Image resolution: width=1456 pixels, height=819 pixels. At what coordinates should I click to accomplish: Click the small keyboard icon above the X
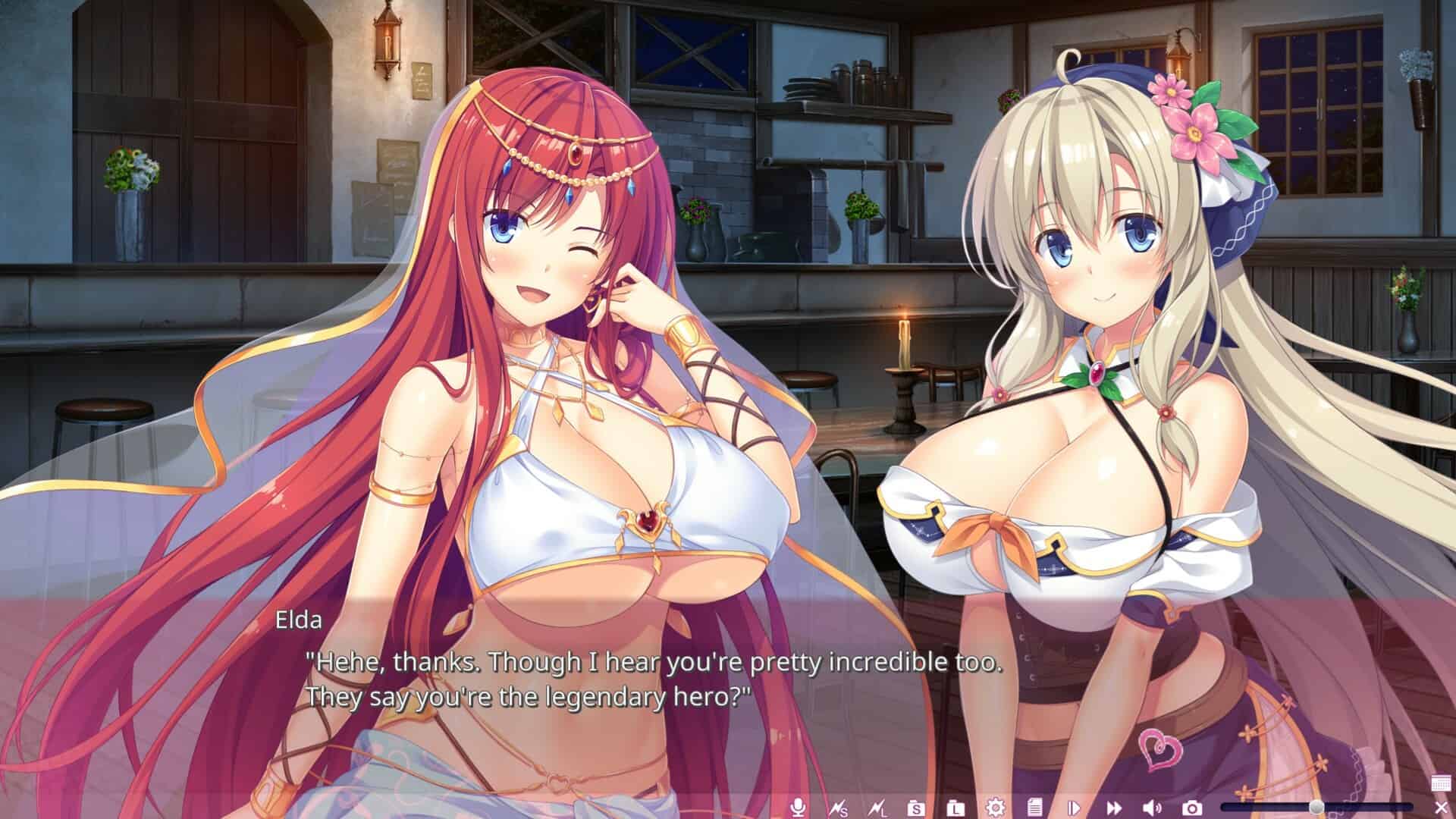1441,783
